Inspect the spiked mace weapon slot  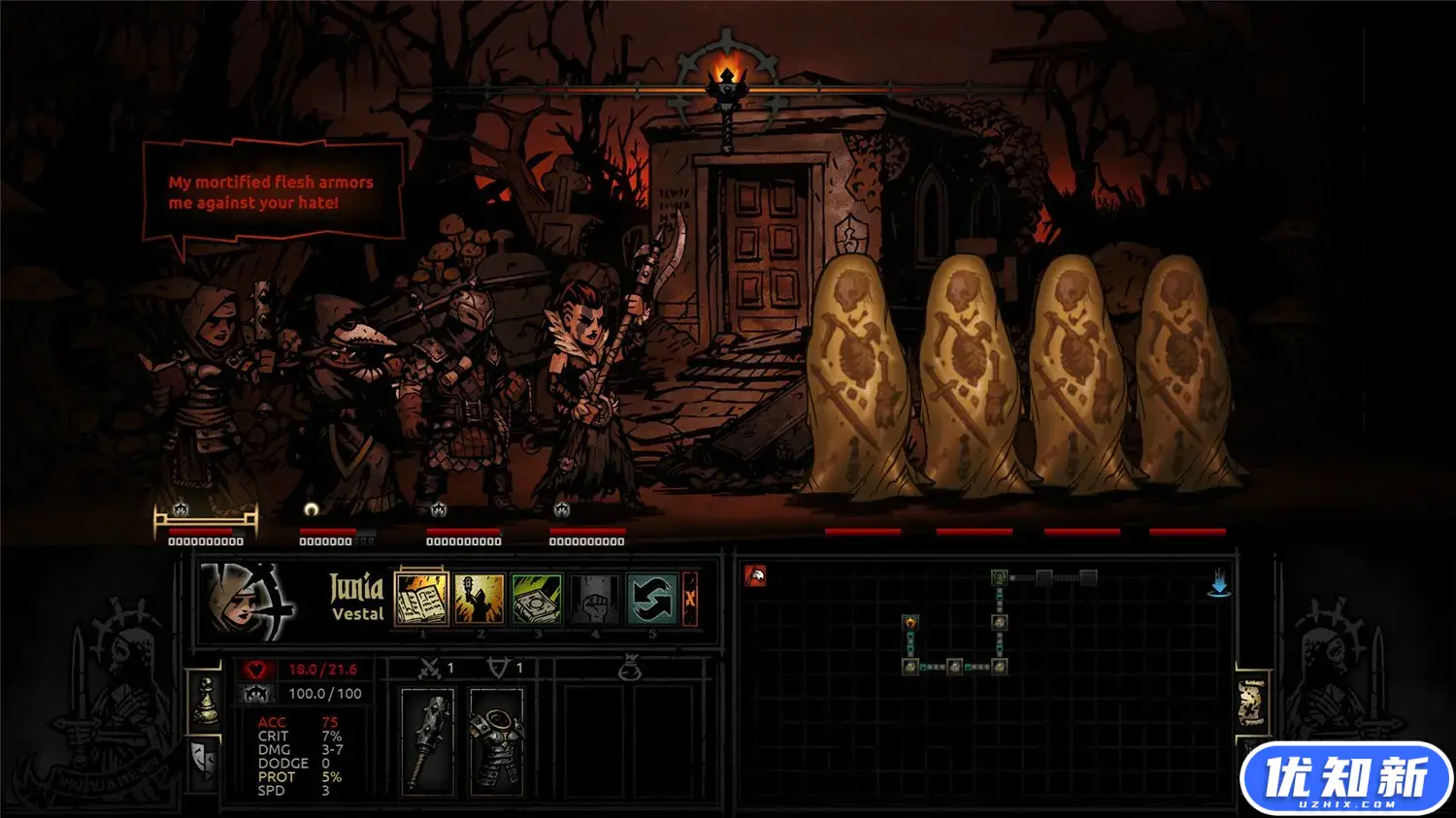coord(427,739)
